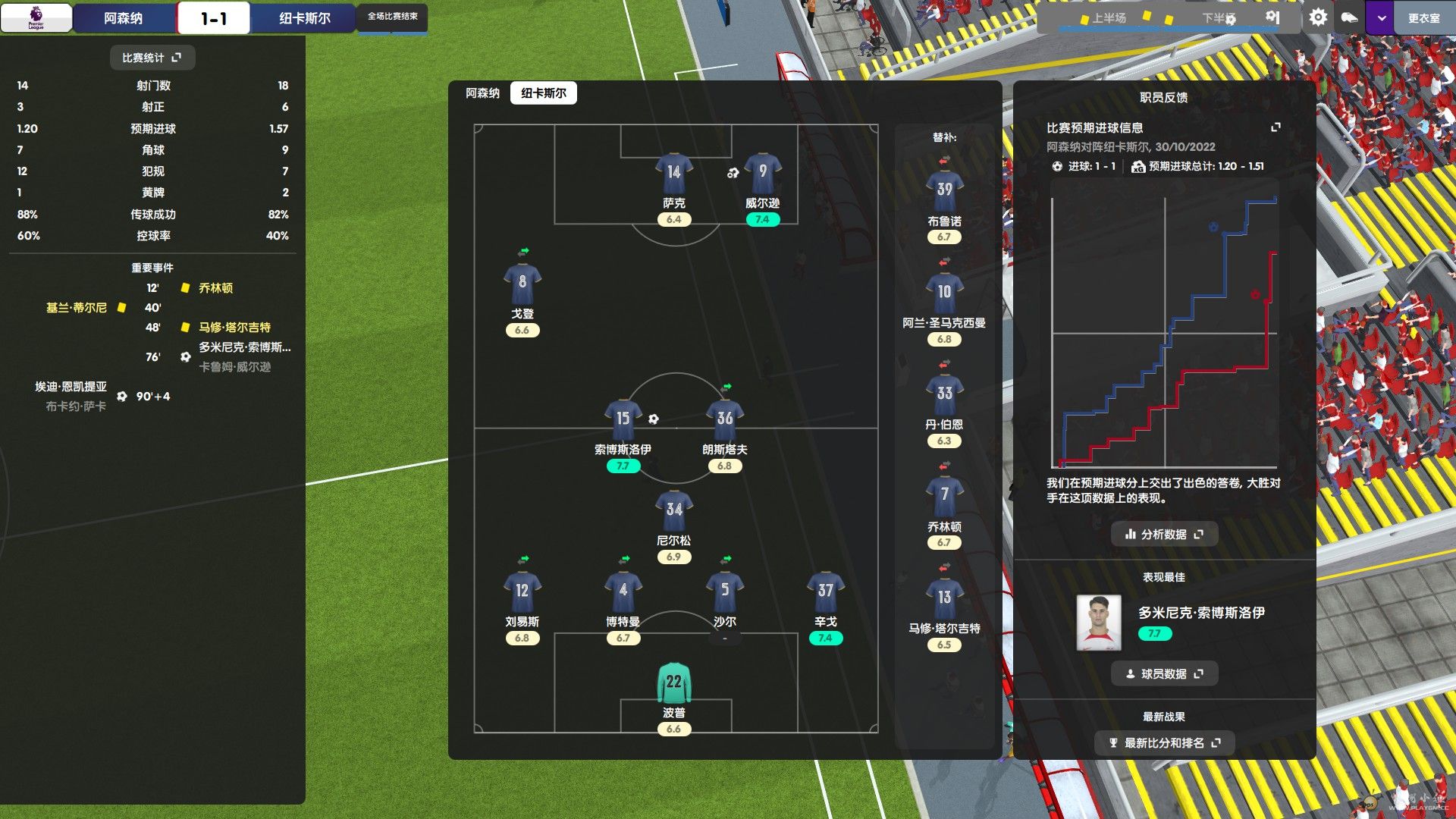Select goalkeeper 波普 number 22

tap(673, 684)
